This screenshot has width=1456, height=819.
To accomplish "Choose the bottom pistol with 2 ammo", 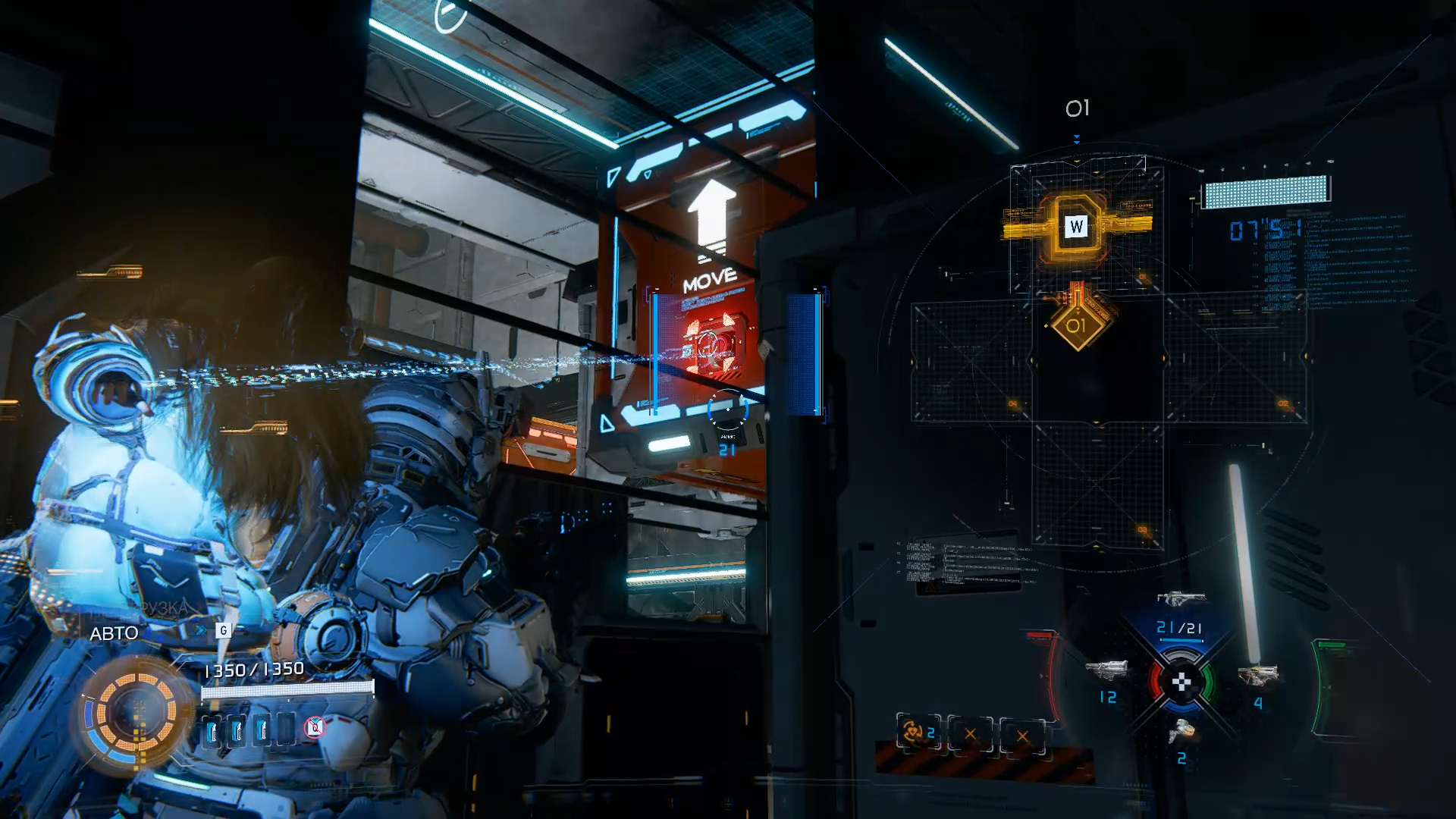I will tap(1181, 732).
